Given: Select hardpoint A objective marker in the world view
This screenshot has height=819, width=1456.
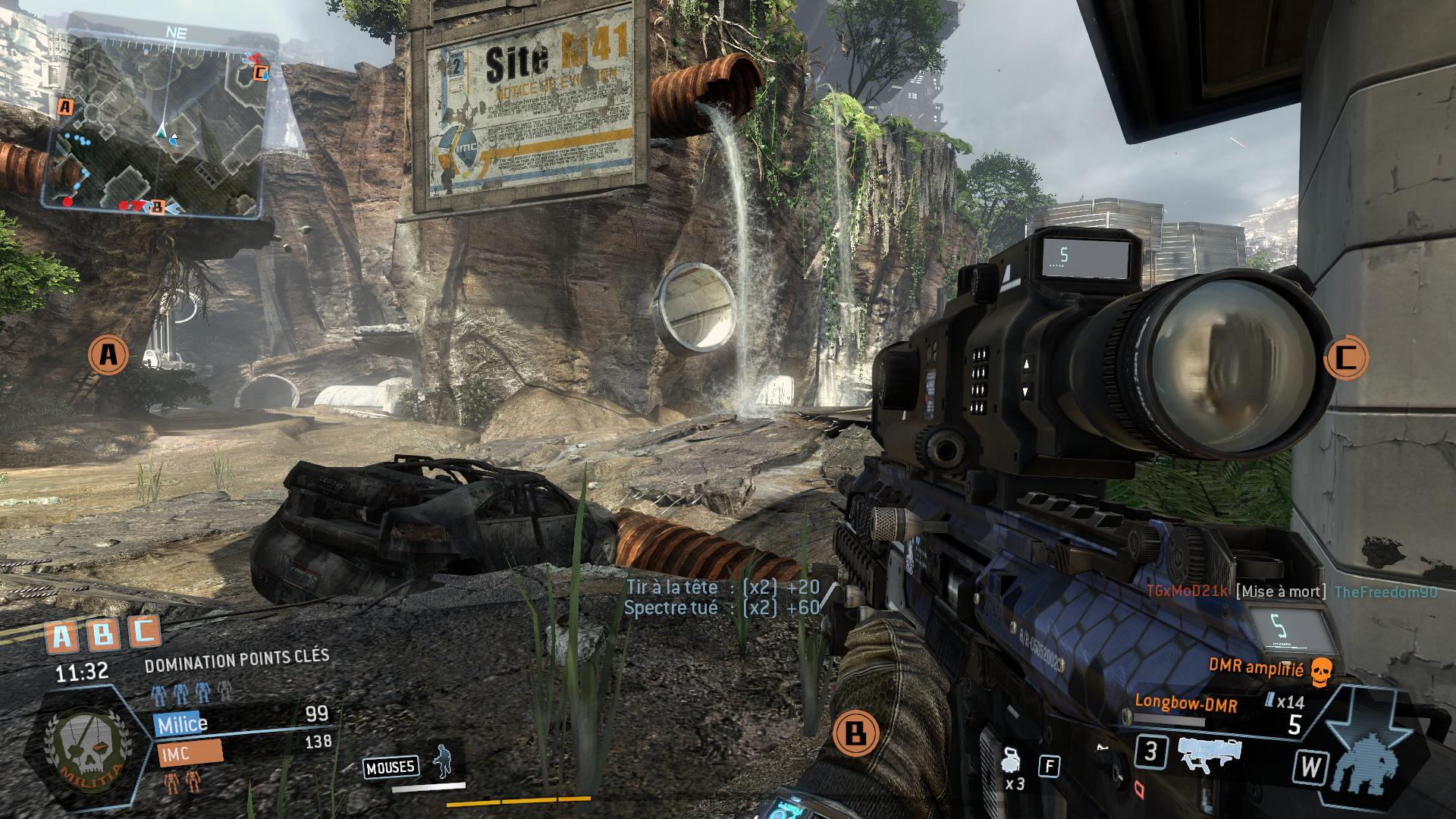Looking at the screenshot, I should (x=108, y=354).
